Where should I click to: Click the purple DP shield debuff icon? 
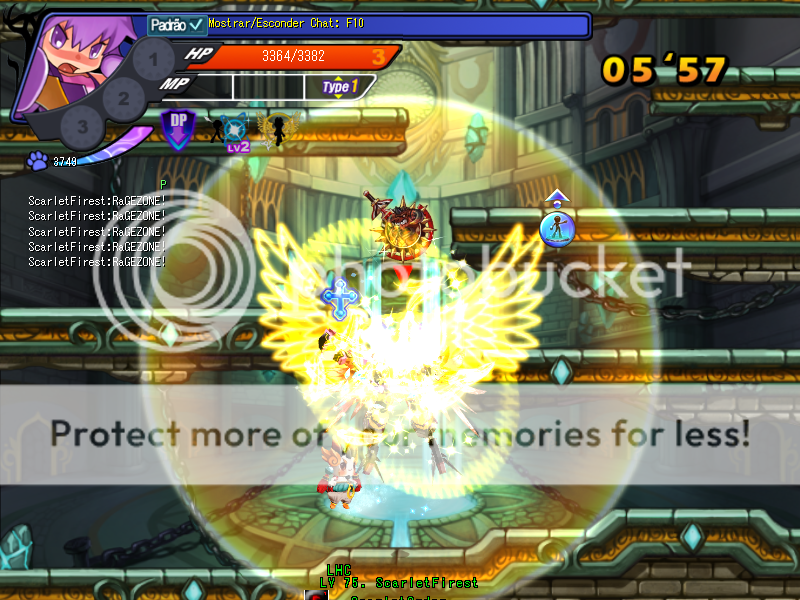[179, 129]
